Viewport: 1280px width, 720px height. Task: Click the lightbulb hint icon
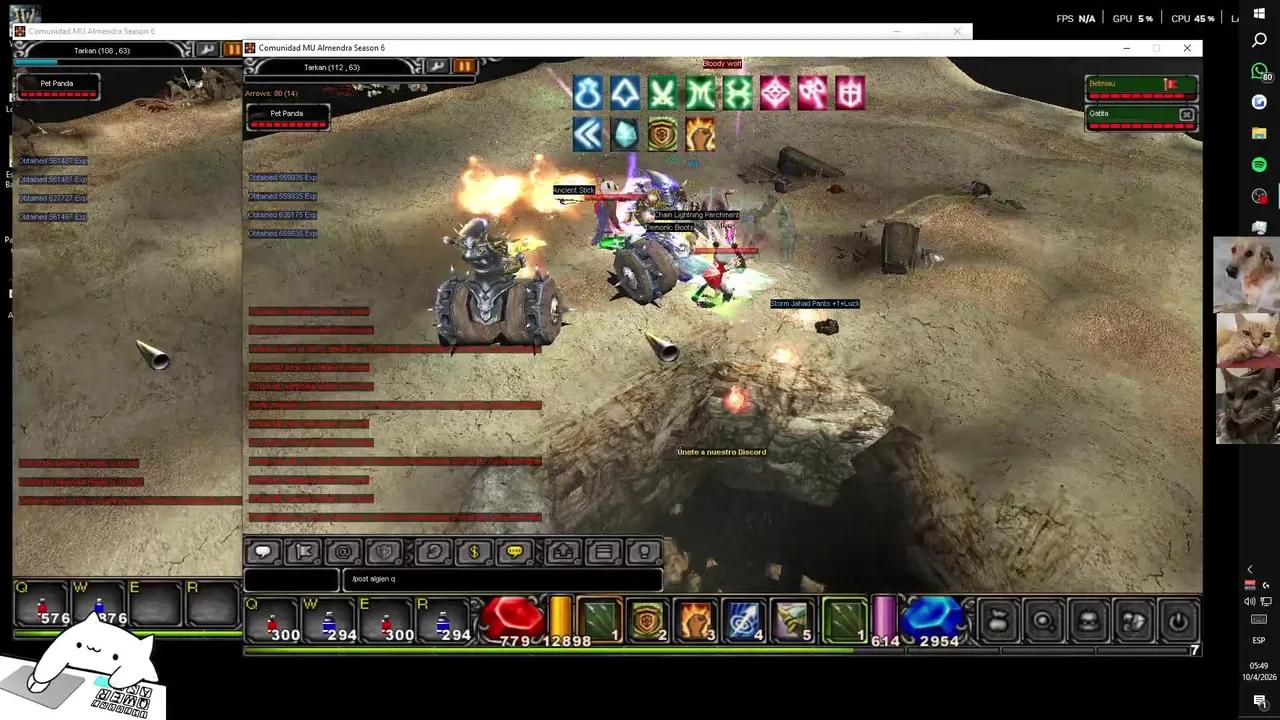[x=643, y=551]
